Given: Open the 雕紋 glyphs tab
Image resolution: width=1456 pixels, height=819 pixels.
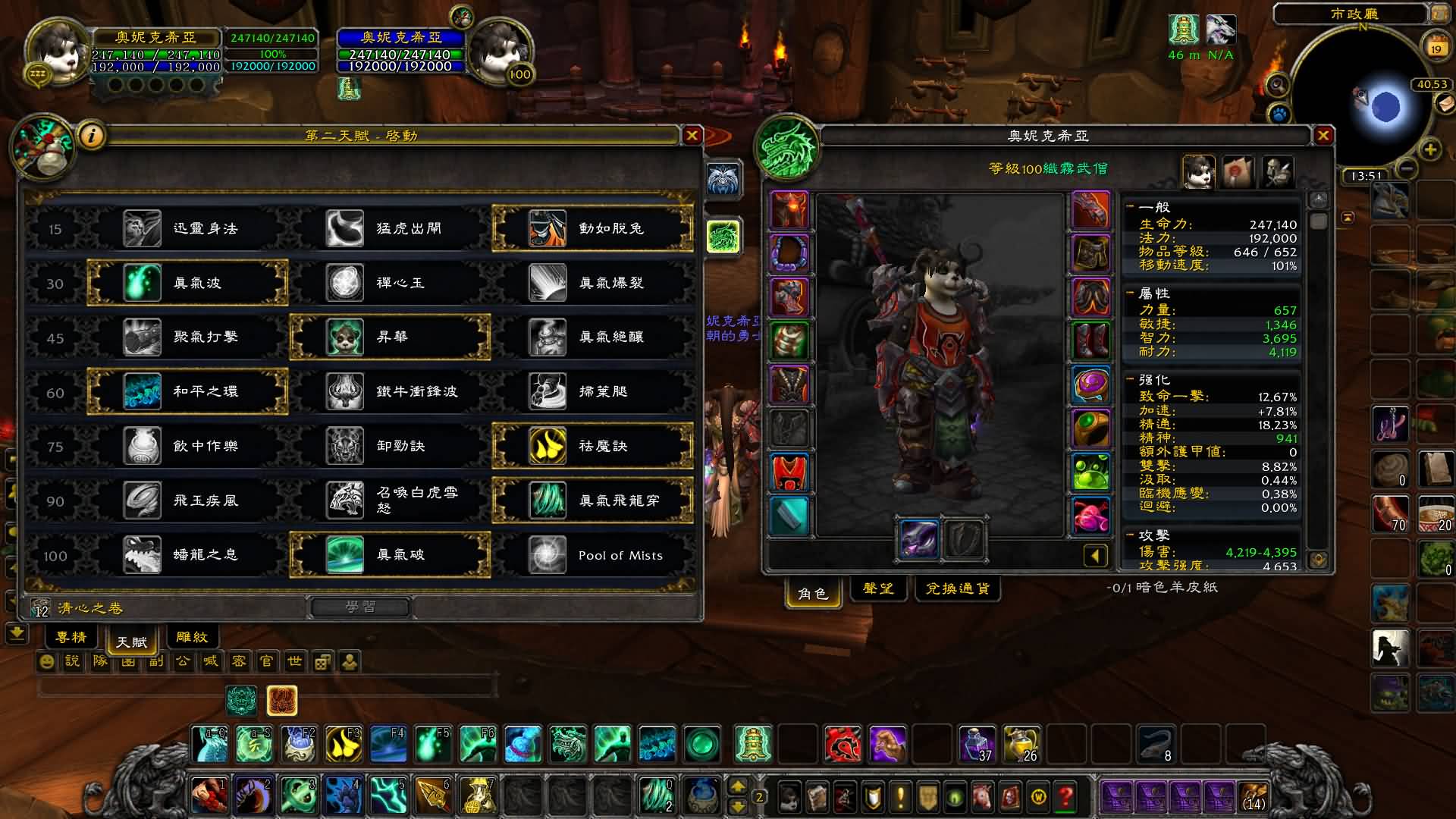Looking at the screenshot, I should [191, 637].
